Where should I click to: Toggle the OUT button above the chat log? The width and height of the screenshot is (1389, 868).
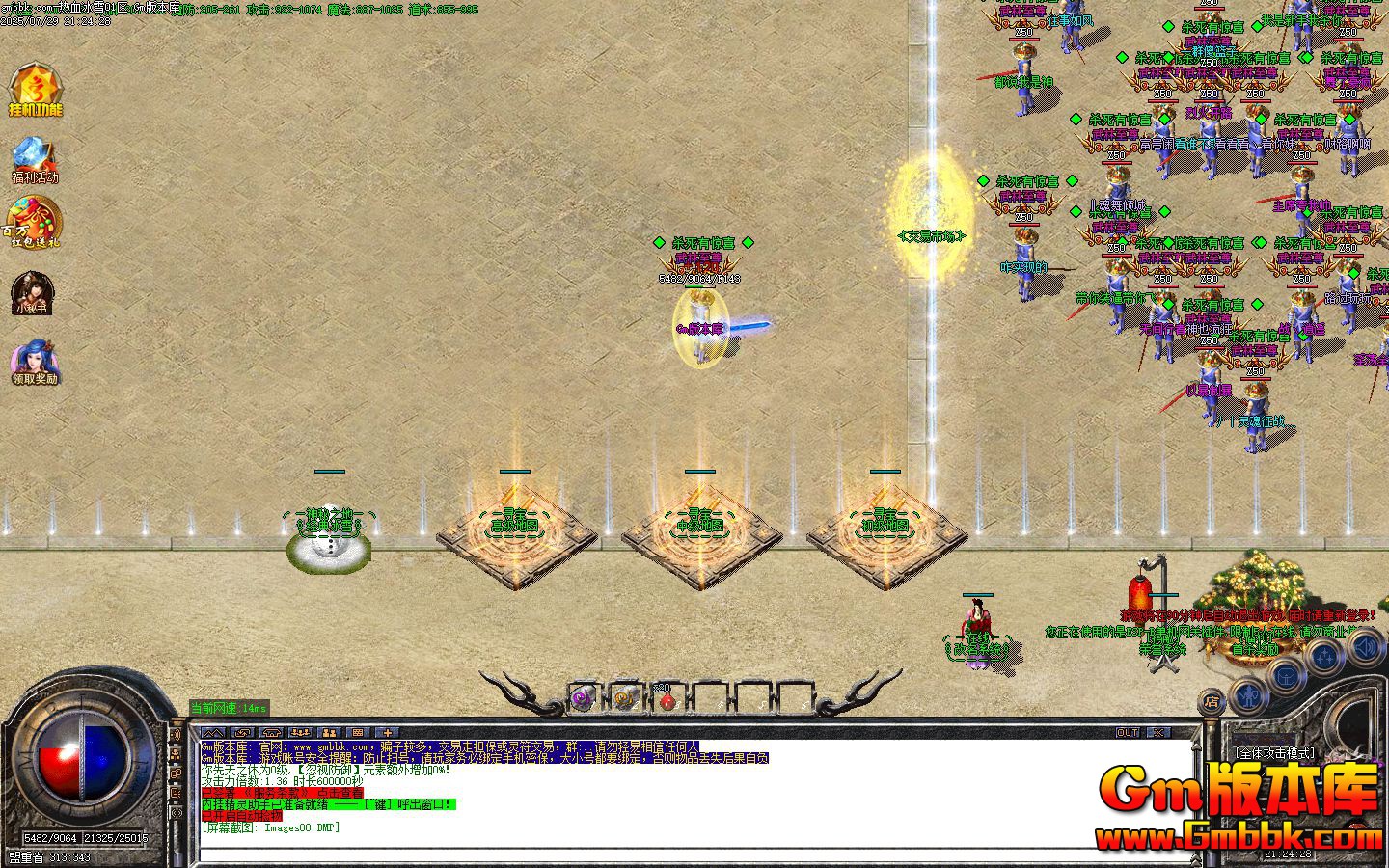1126,733
